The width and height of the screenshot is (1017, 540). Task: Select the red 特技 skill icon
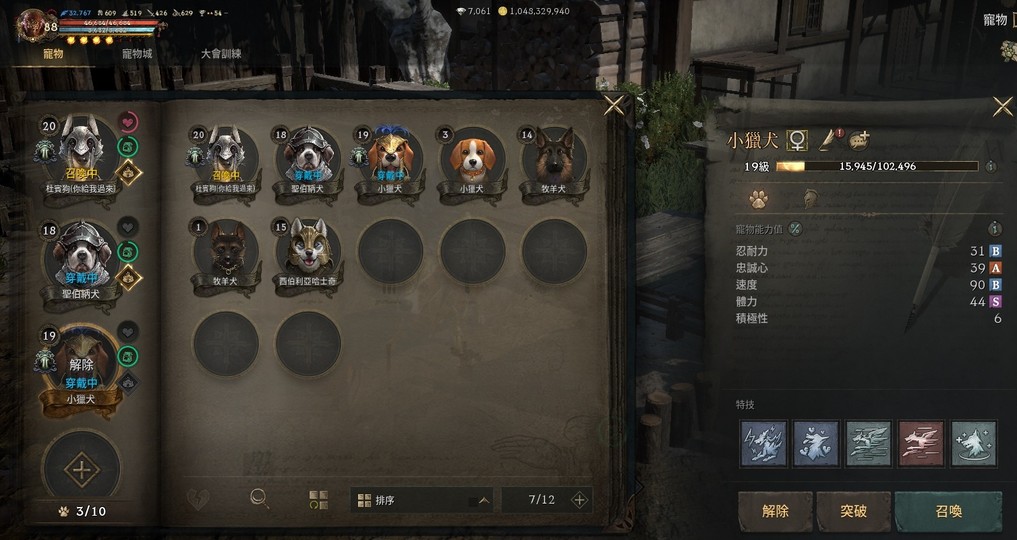(x=921, y=443)
